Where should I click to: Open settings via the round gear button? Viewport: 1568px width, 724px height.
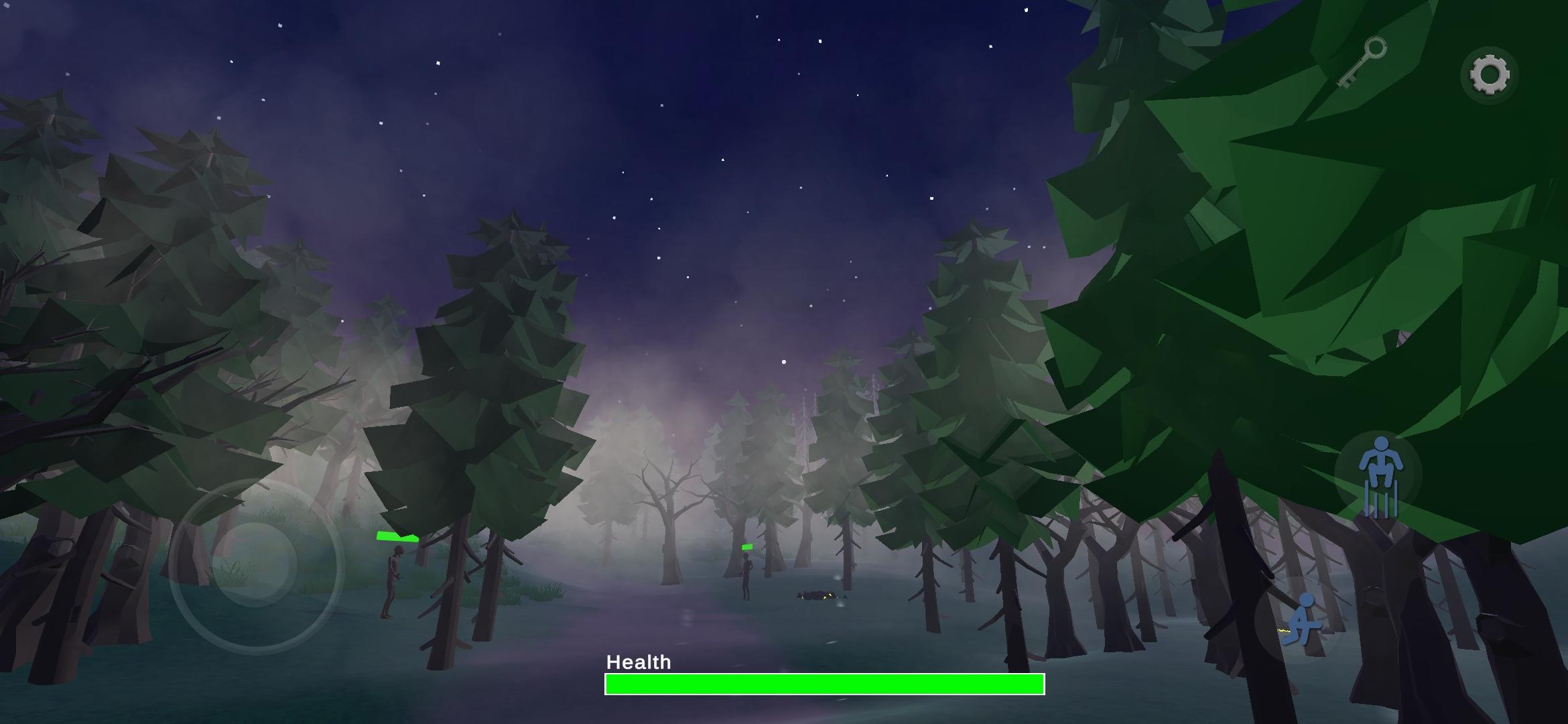(x=1489, y=74)
